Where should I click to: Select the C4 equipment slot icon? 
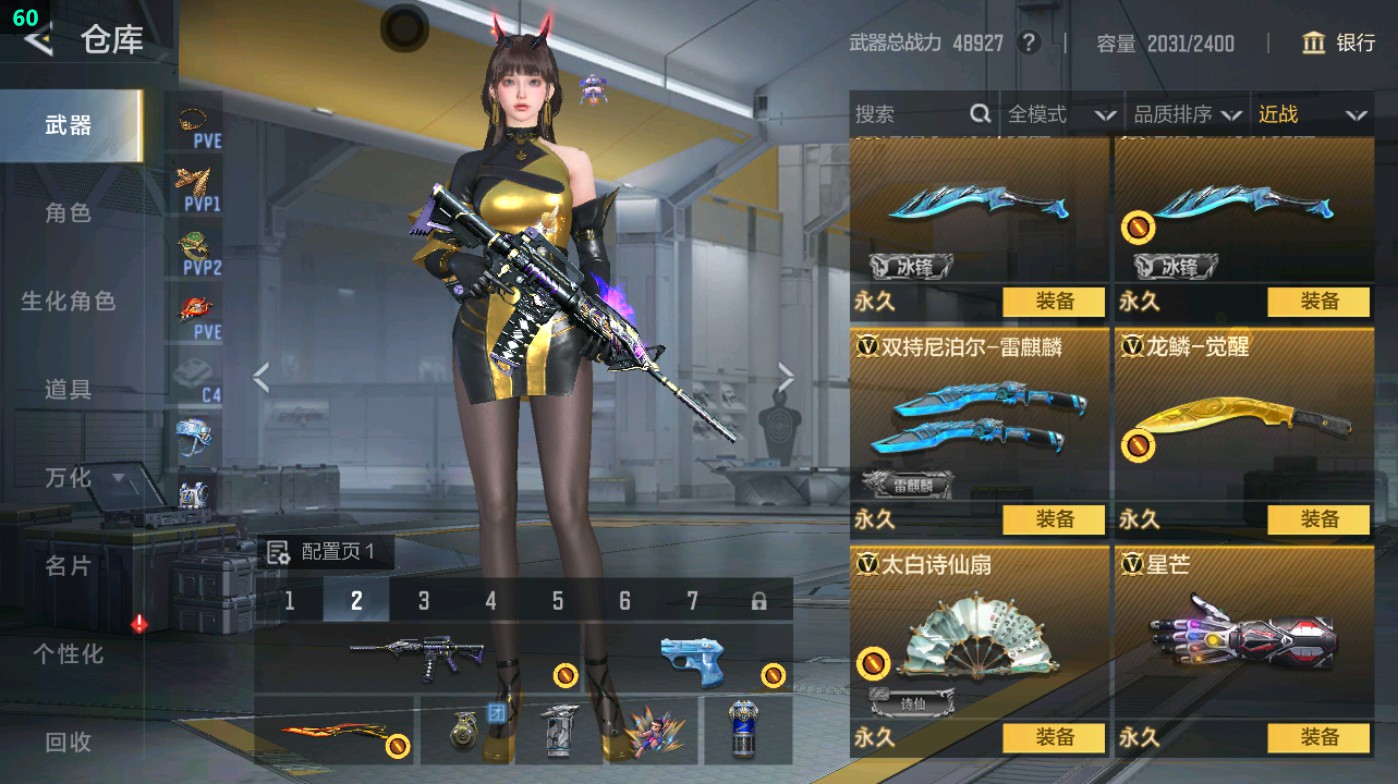(192, 374)
